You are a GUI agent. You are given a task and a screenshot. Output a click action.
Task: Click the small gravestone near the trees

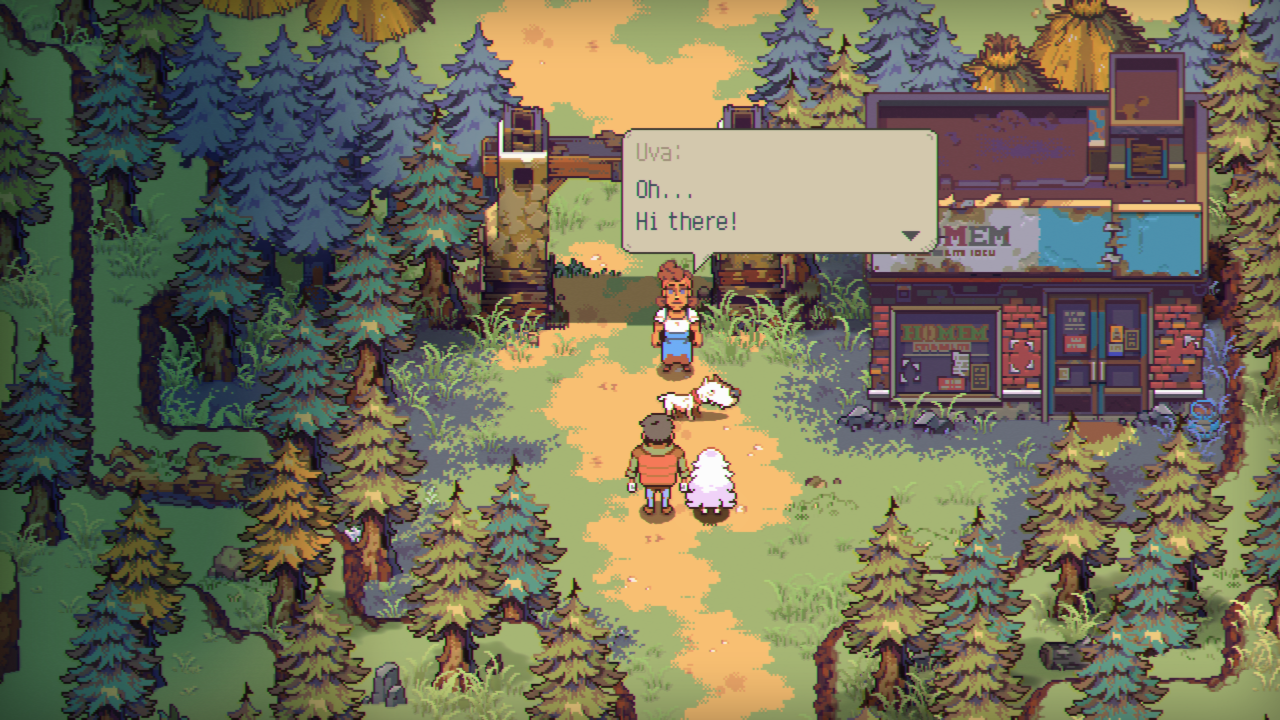(x=388, y=683)
